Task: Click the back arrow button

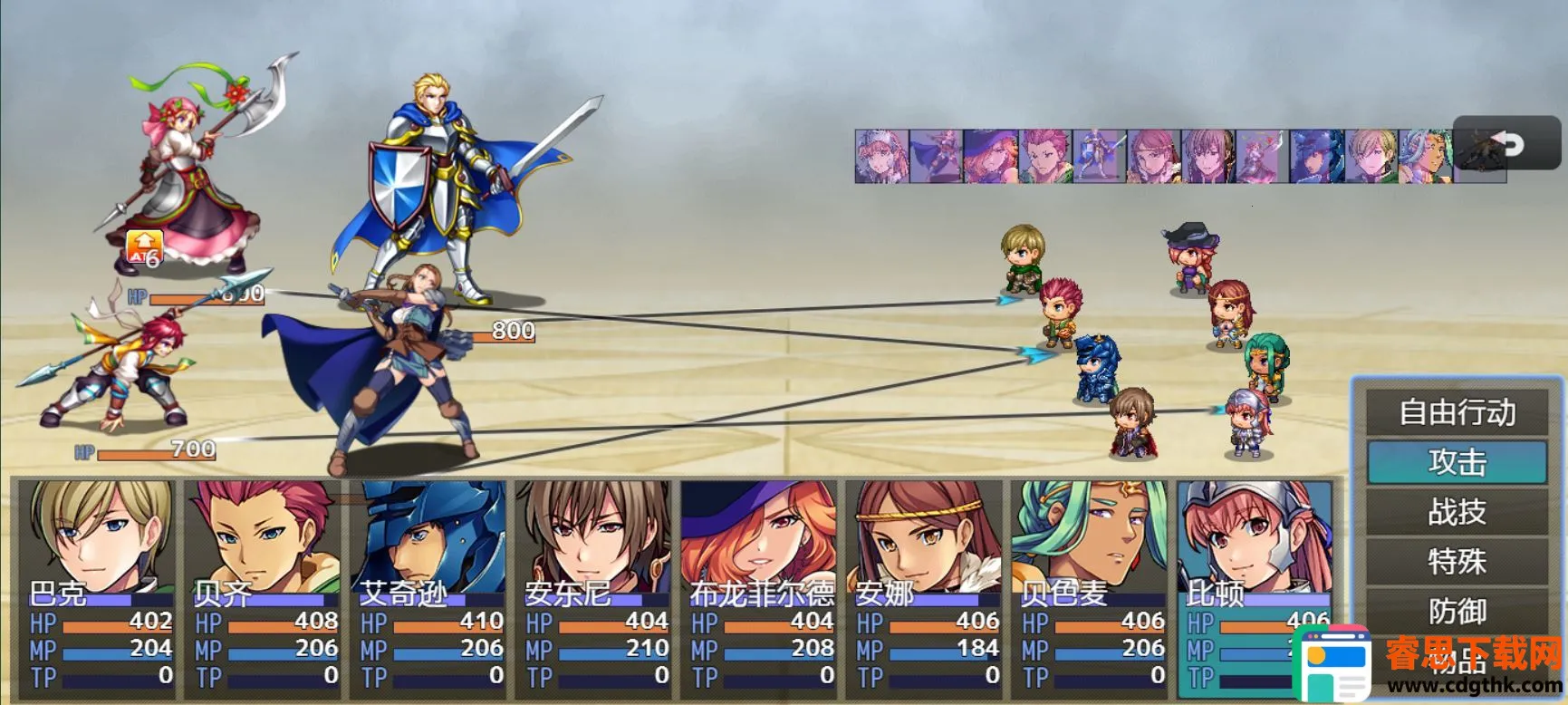Action: click(1507, 143)
